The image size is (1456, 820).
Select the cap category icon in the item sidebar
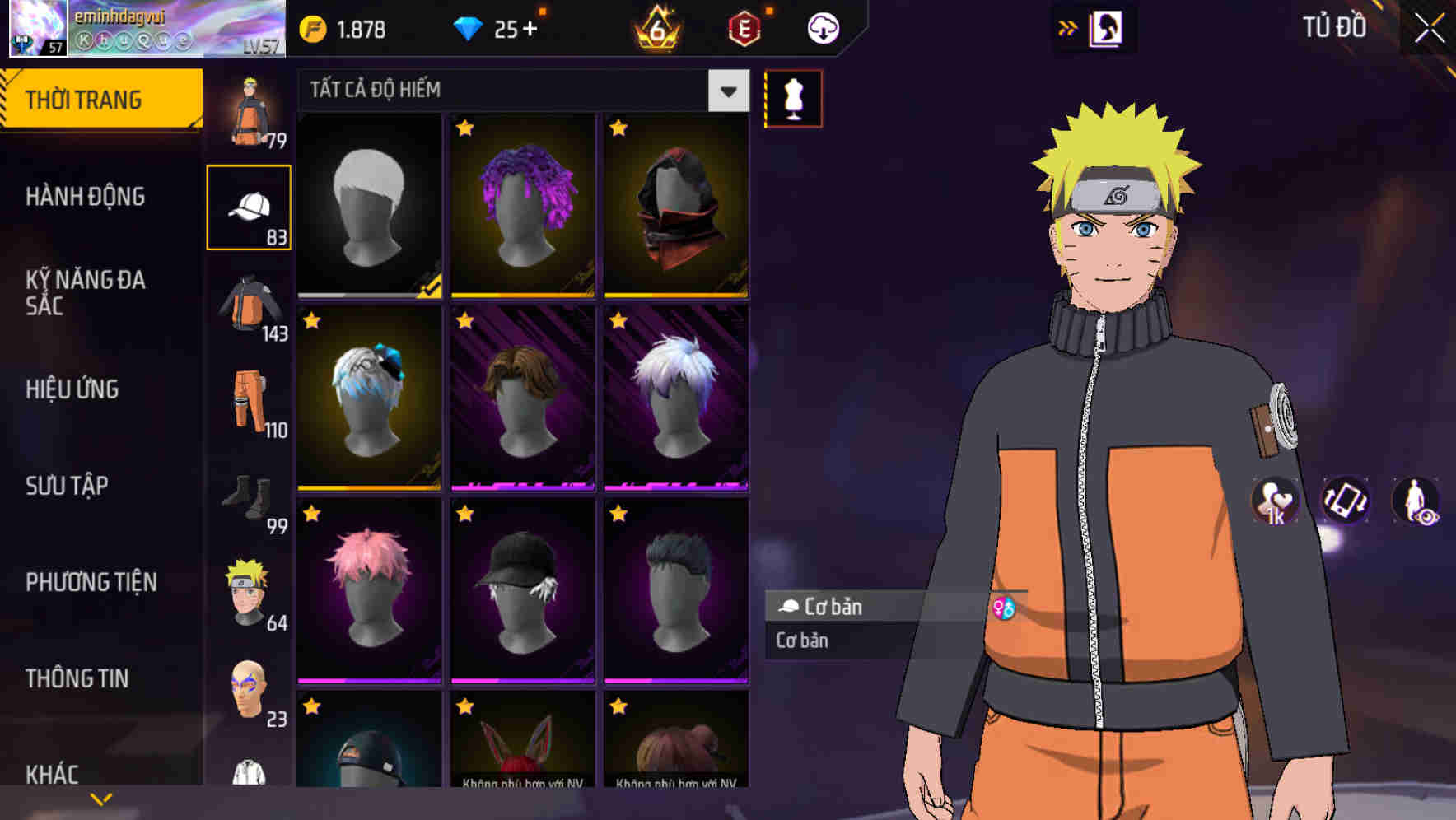click(250, 206)
